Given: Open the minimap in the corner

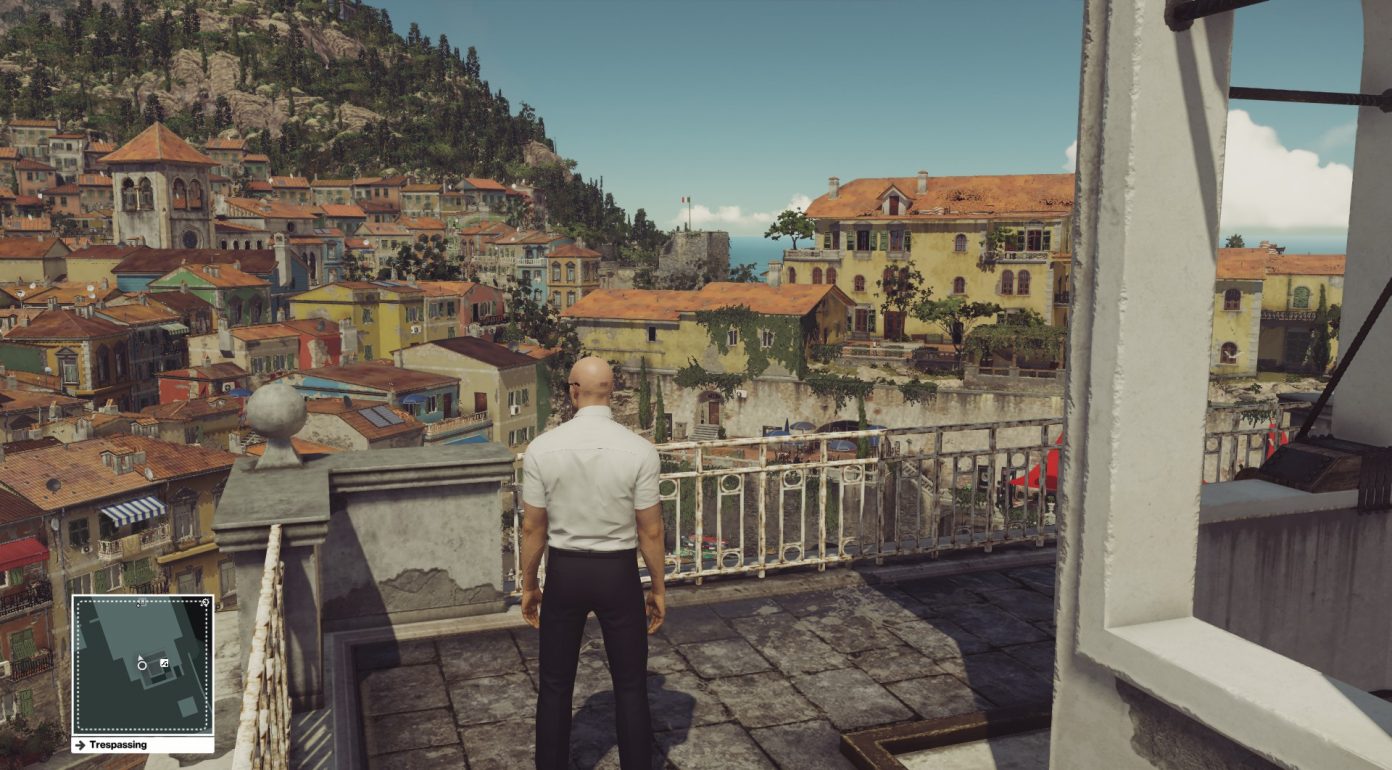Looking at the screenshot, I should tap(142, 666).
